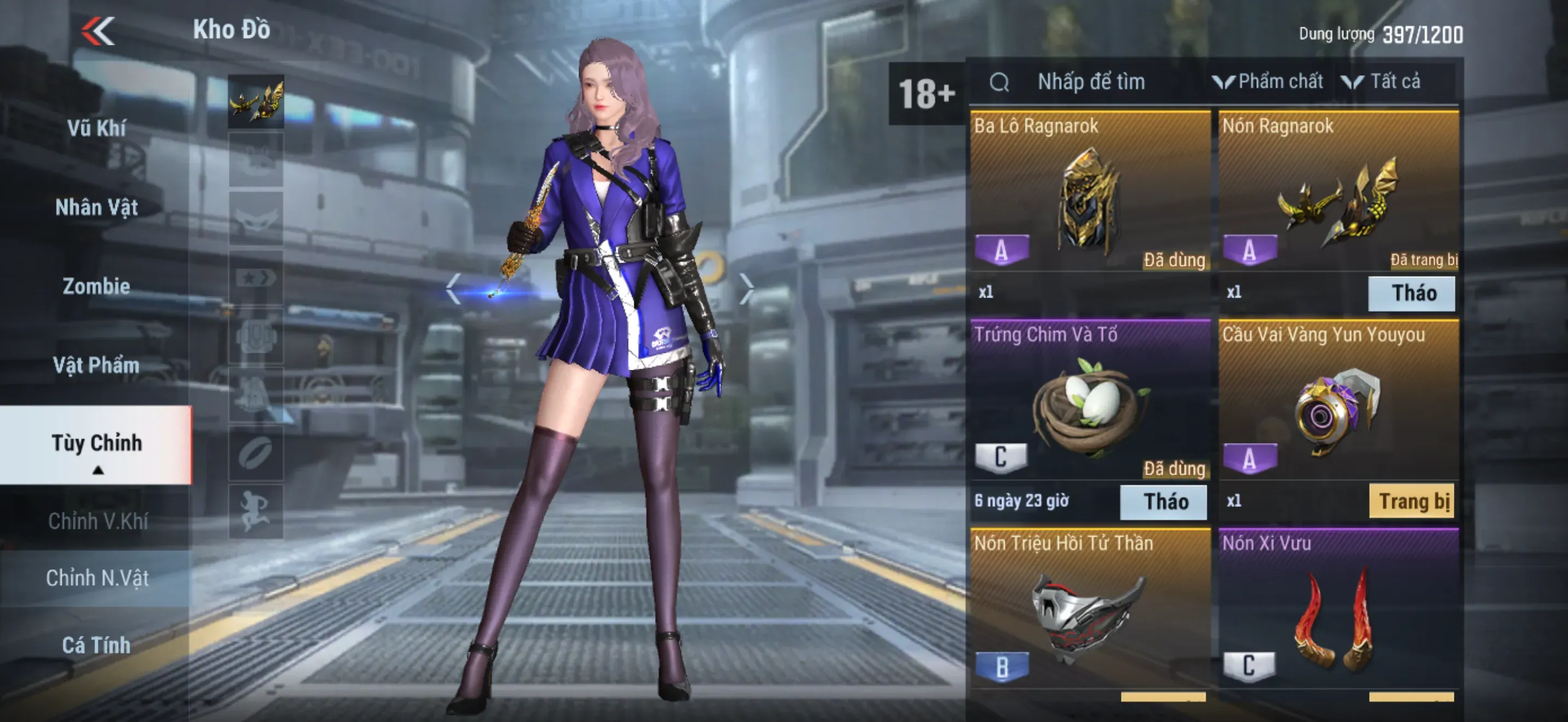Choose the Chỉnh N.Vật sub-tab

(97, 578)
